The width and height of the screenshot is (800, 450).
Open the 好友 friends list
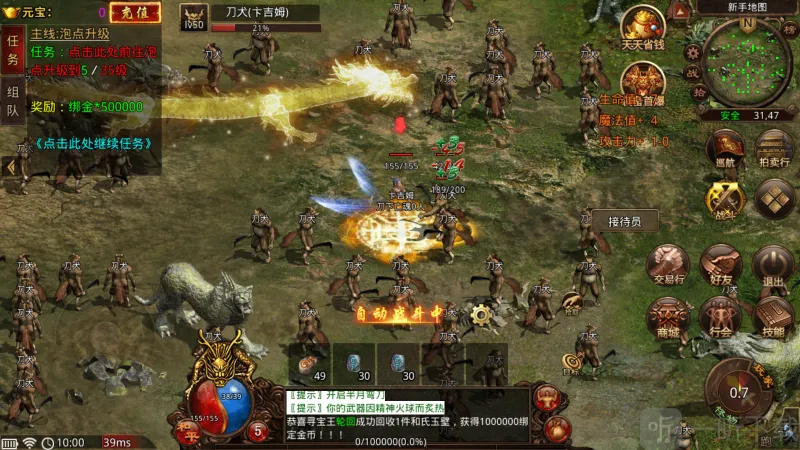[720, 266]
